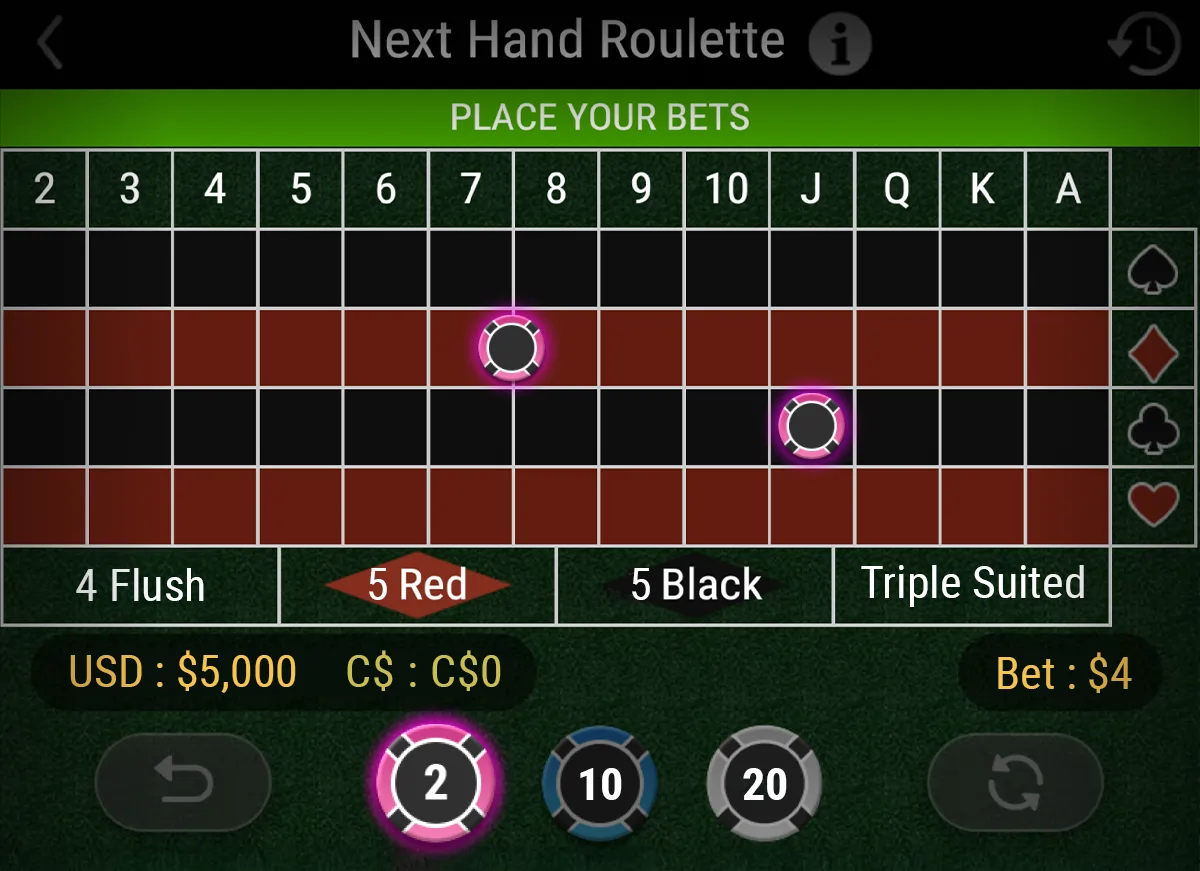Bet on the clubs suit symbol
The image size is (1200, 871).
(x=1153, y=428)
